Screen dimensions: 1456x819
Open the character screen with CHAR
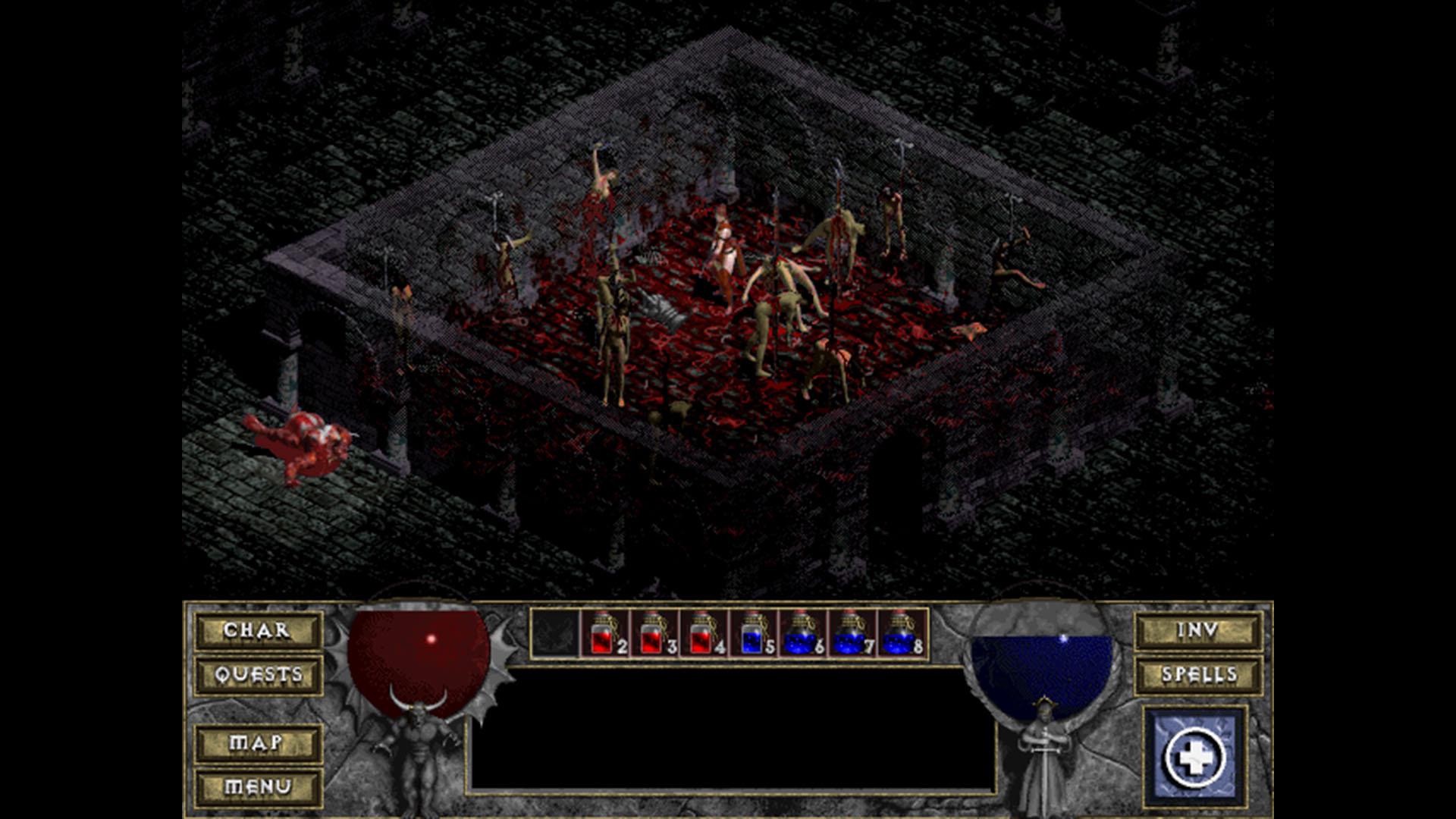257,630
